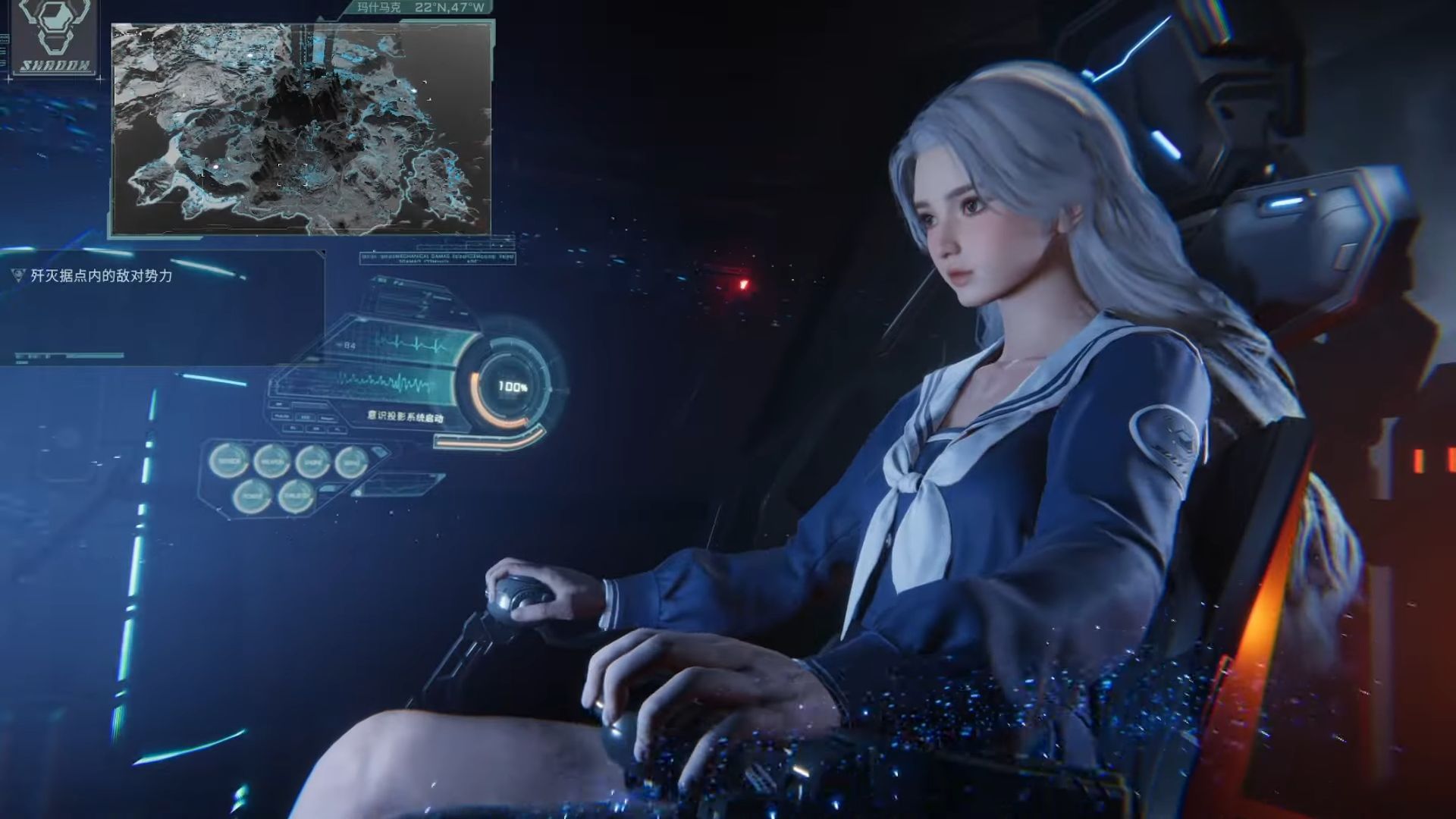Switch off the brainwave waveform panel
This screenshot has height=819, width=1456.
click(387, 383)
